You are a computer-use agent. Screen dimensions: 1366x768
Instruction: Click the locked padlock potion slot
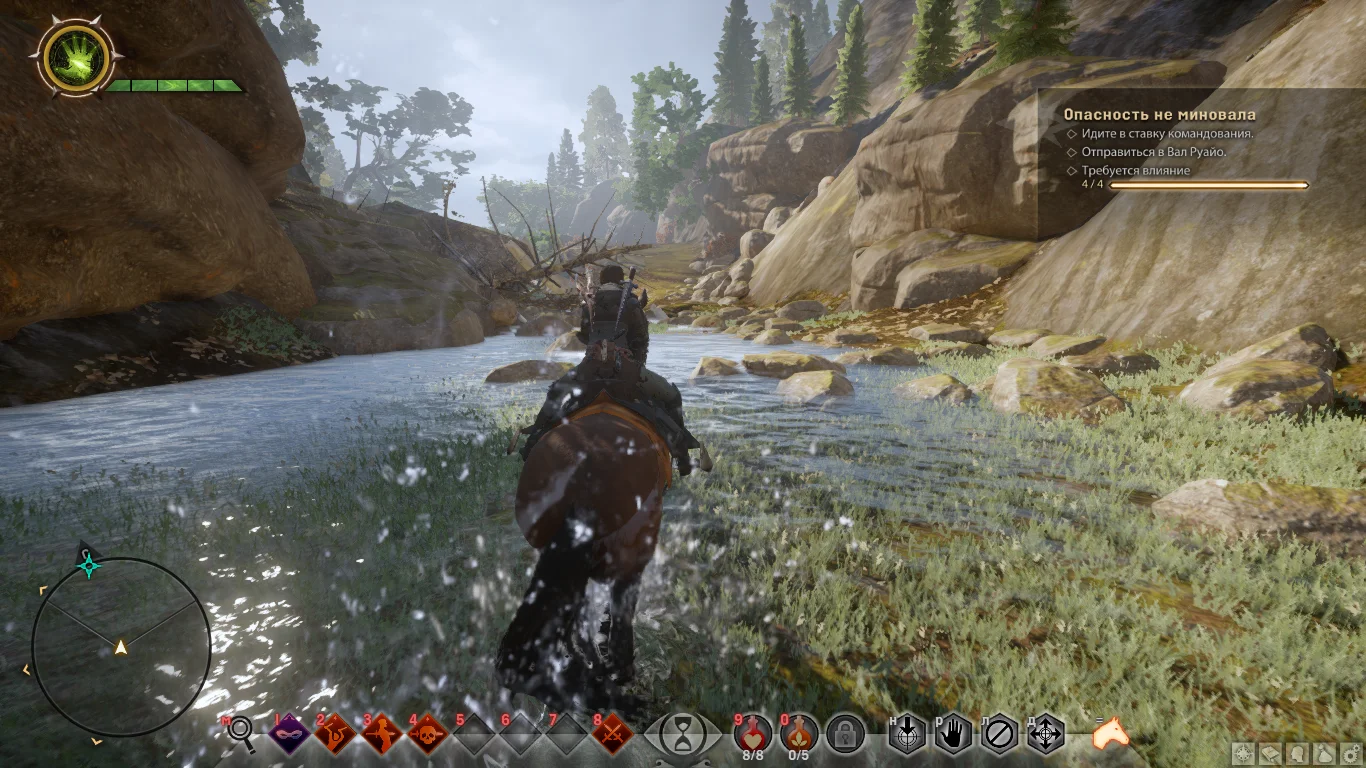(845, 734)
